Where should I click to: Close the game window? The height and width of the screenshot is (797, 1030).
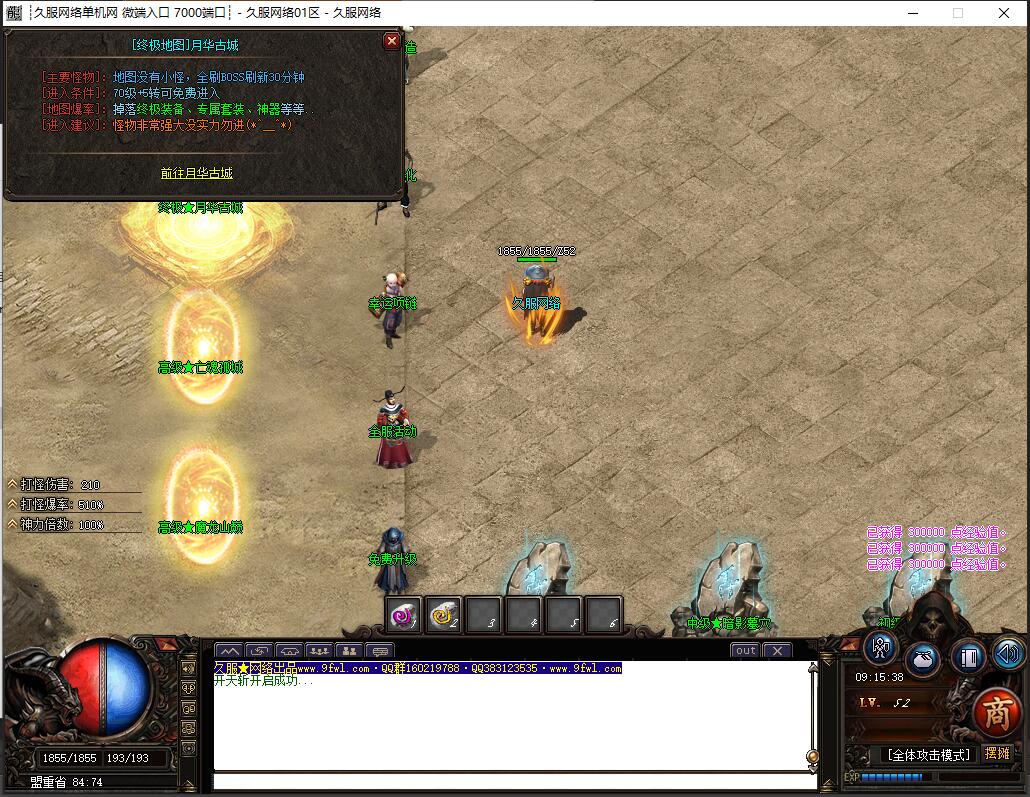[x=1004, y=13]
